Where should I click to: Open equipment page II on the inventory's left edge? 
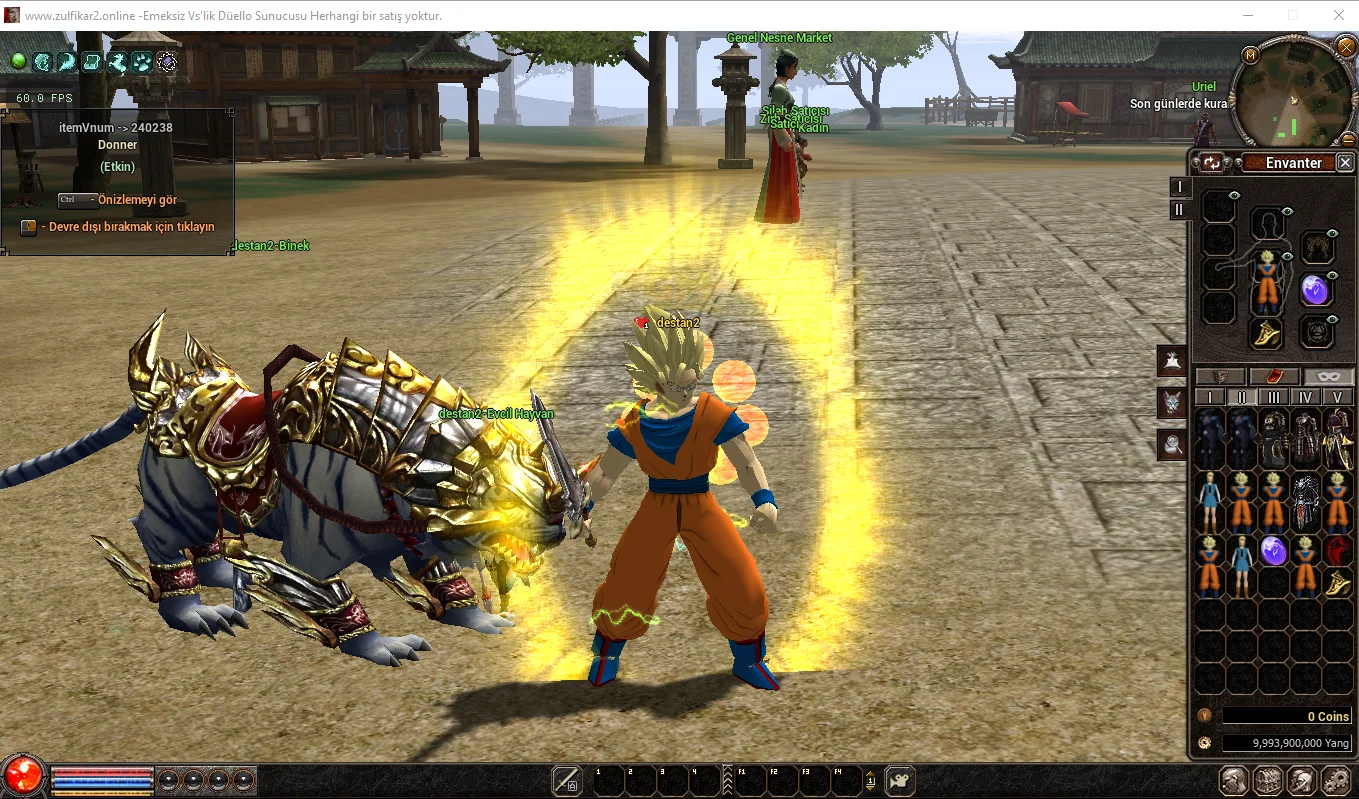[x=1180, y=210]
